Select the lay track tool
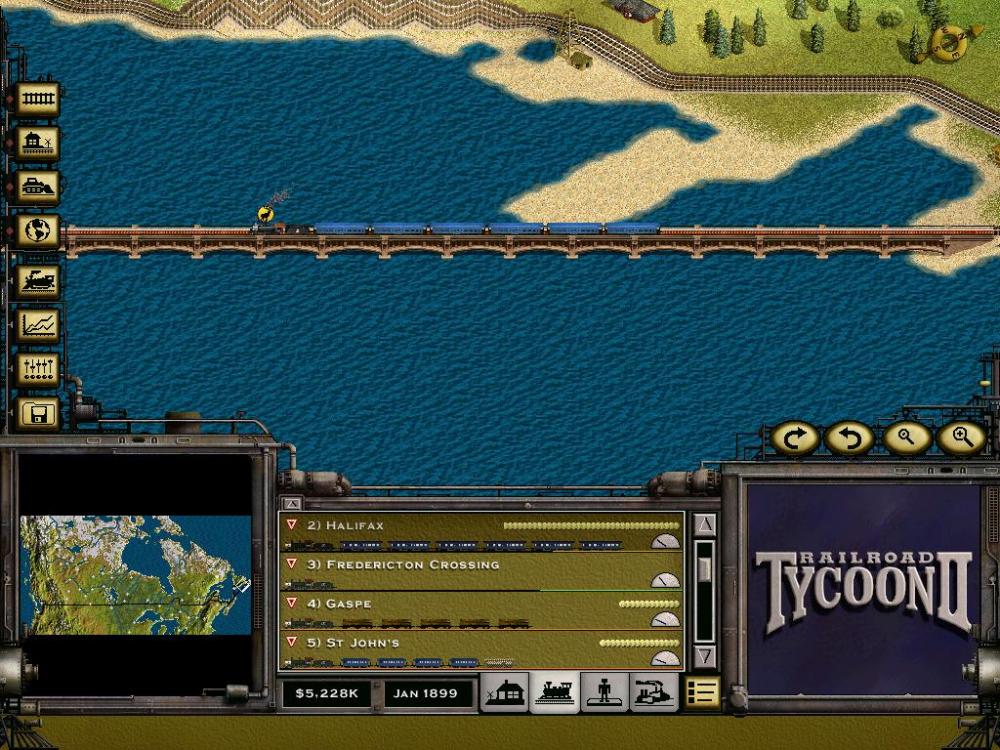1000x750 pixels. (x=38, y=99)
